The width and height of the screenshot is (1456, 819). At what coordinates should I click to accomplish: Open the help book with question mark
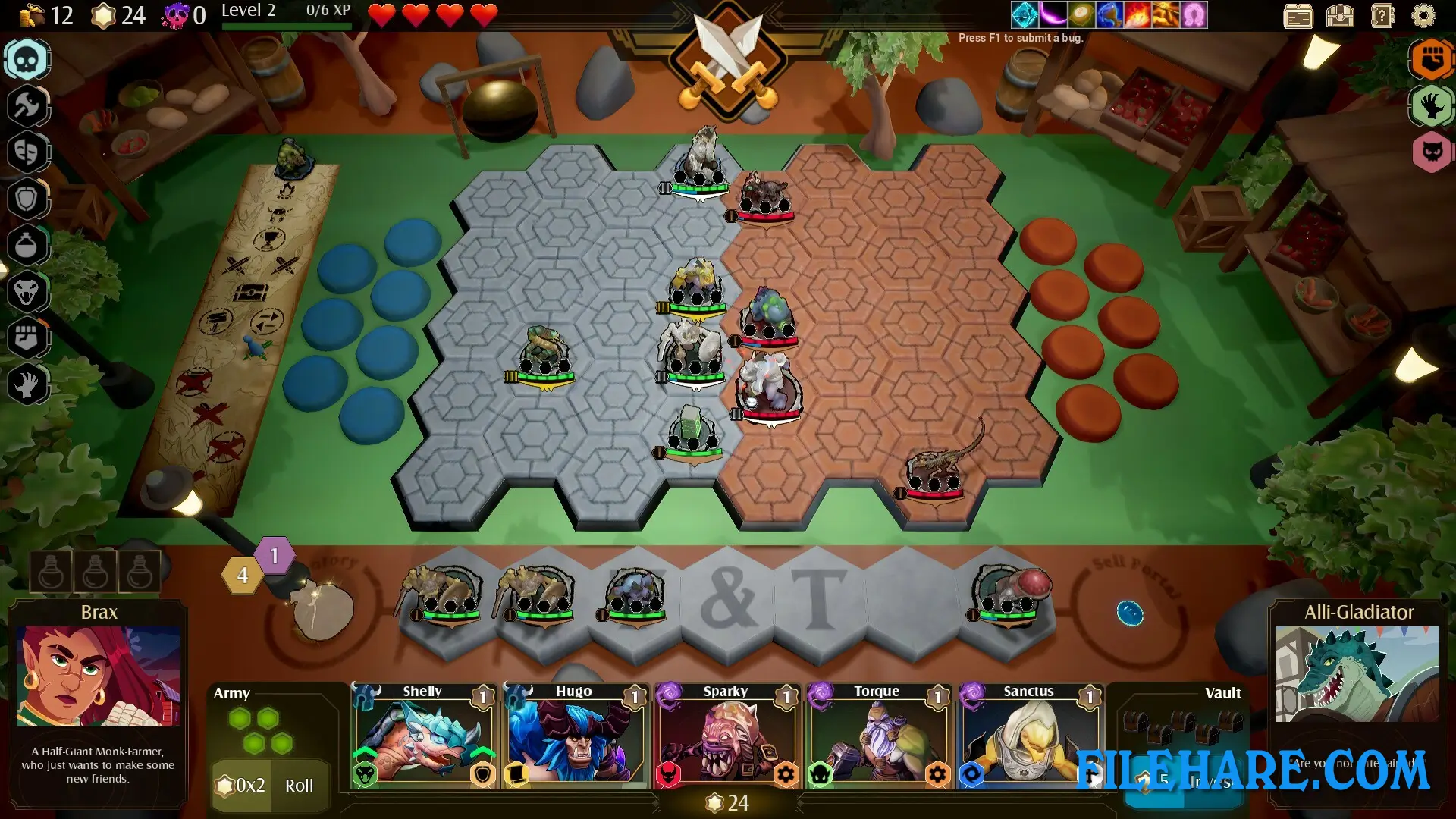point(1382,15)
